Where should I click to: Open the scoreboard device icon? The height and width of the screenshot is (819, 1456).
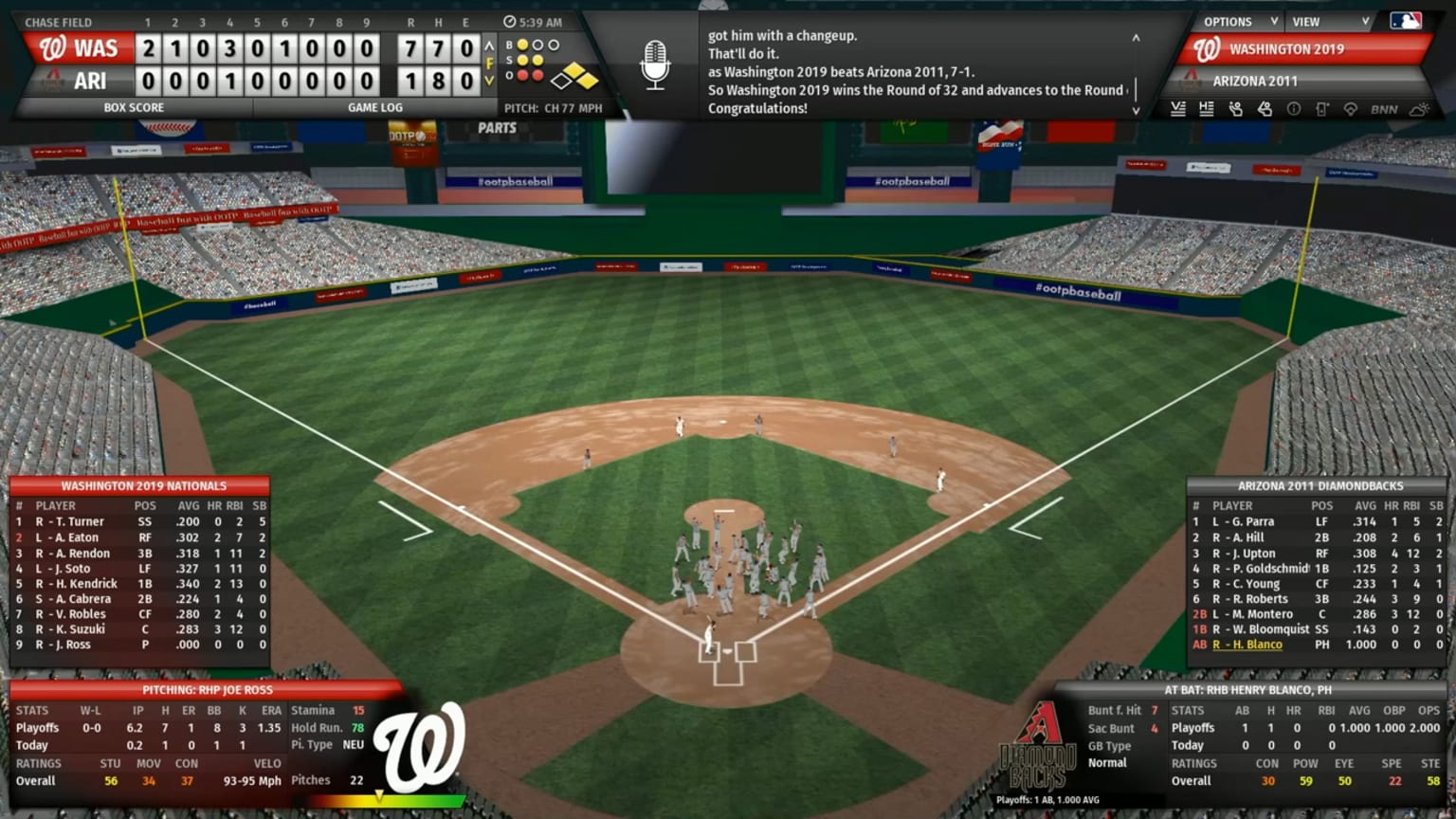(x=1321, y=109)
